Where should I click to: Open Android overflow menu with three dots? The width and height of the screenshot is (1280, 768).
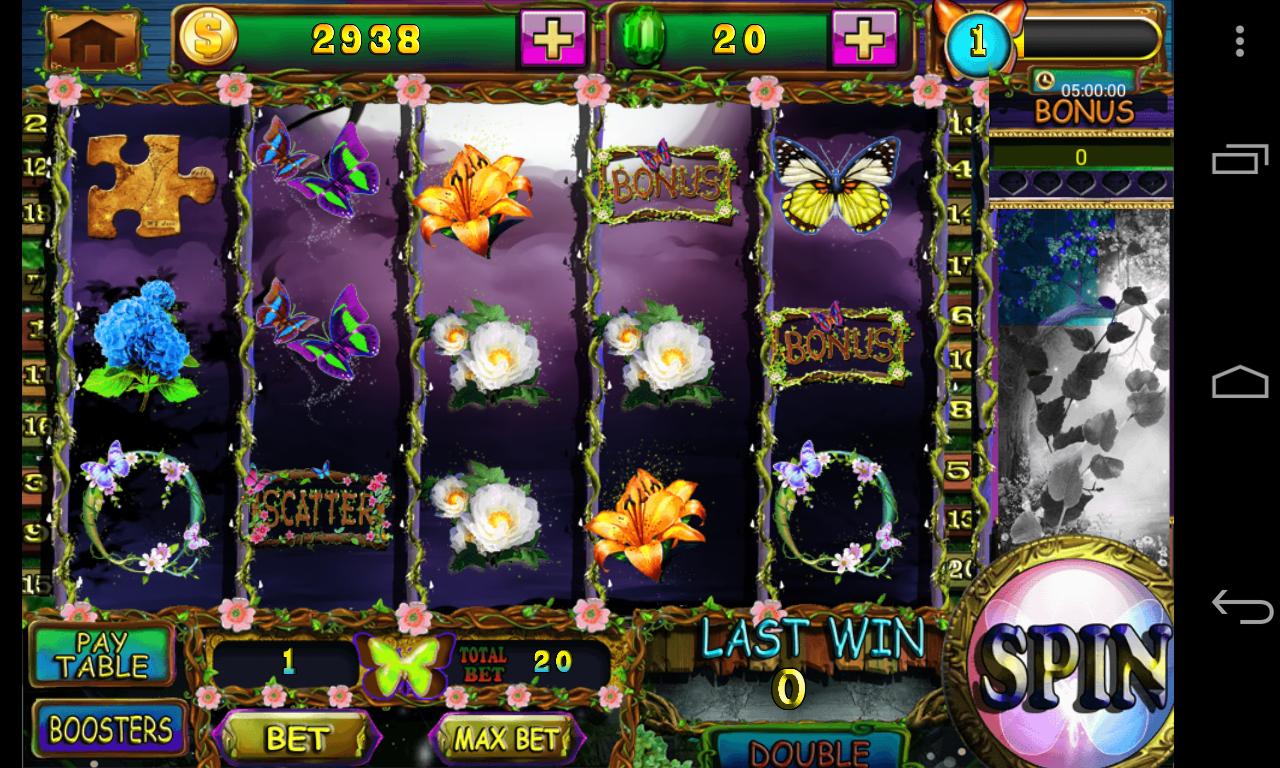click(1240, 41)
